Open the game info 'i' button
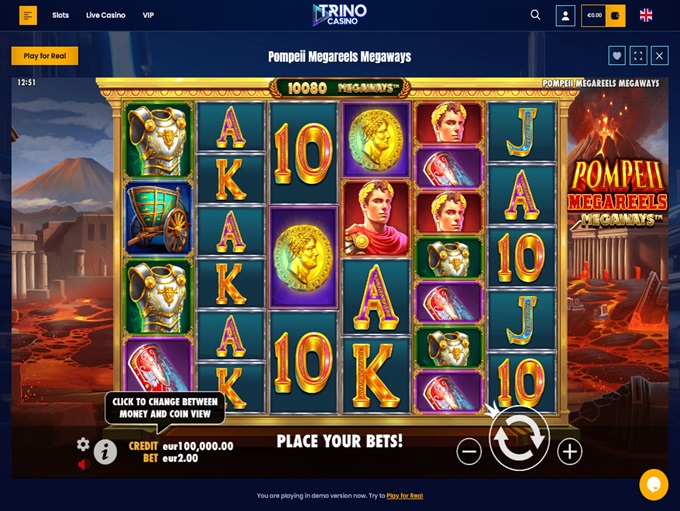680x511 pixels. [105, 453]
